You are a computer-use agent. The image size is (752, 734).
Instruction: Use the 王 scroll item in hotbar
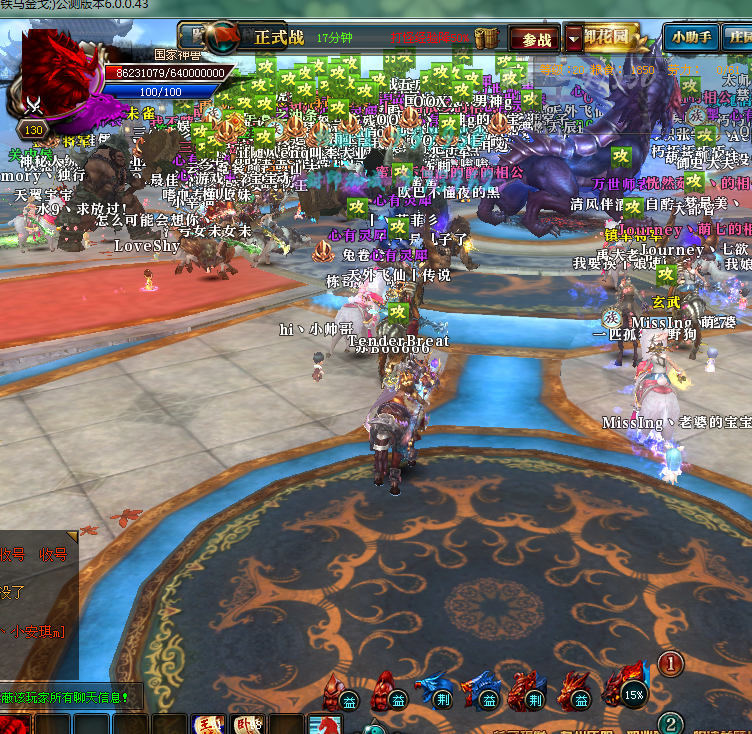[x=207, y=724]
